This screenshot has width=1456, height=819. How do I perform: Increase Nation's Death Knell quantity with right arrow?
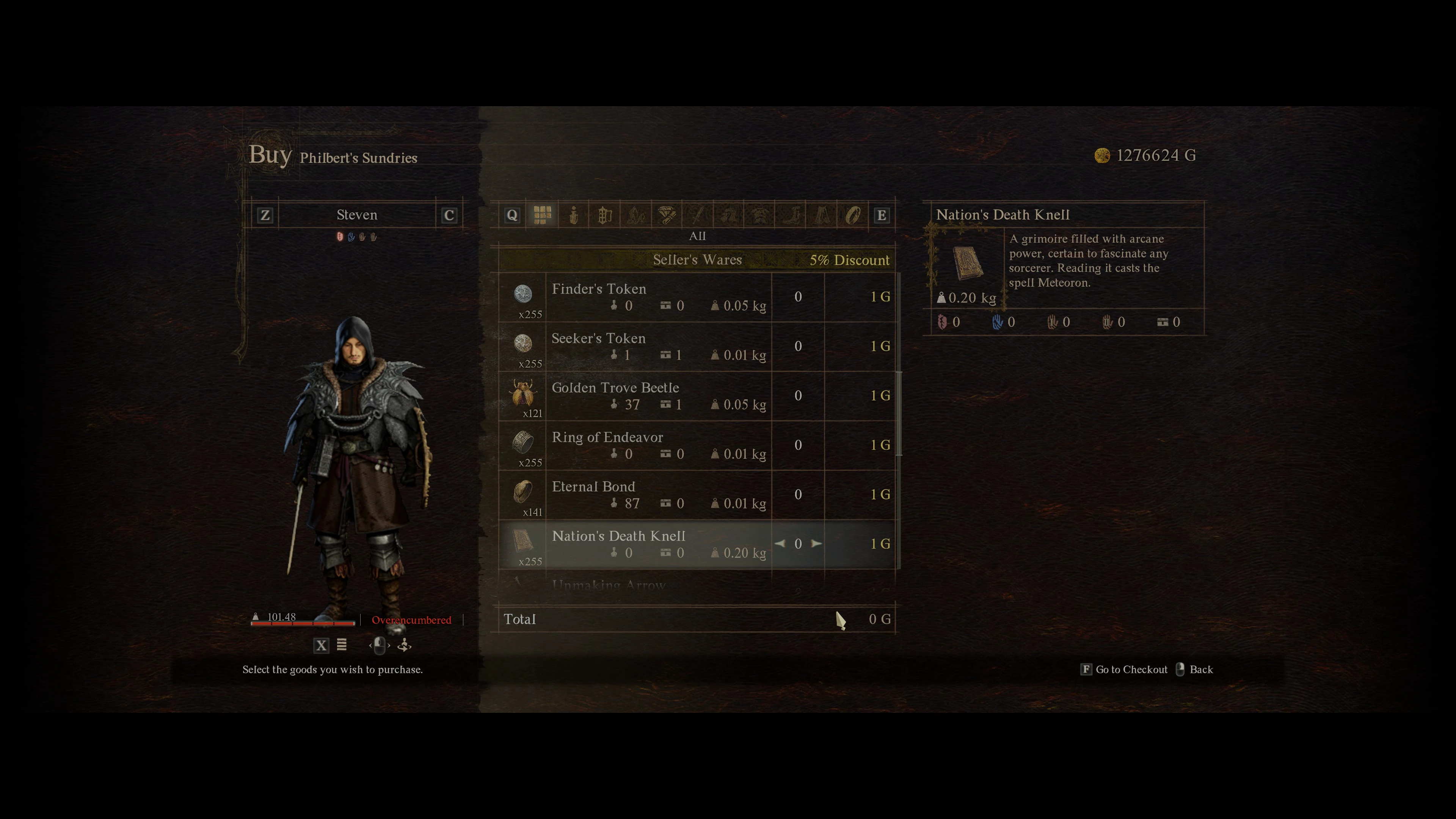tap(816, 543)
